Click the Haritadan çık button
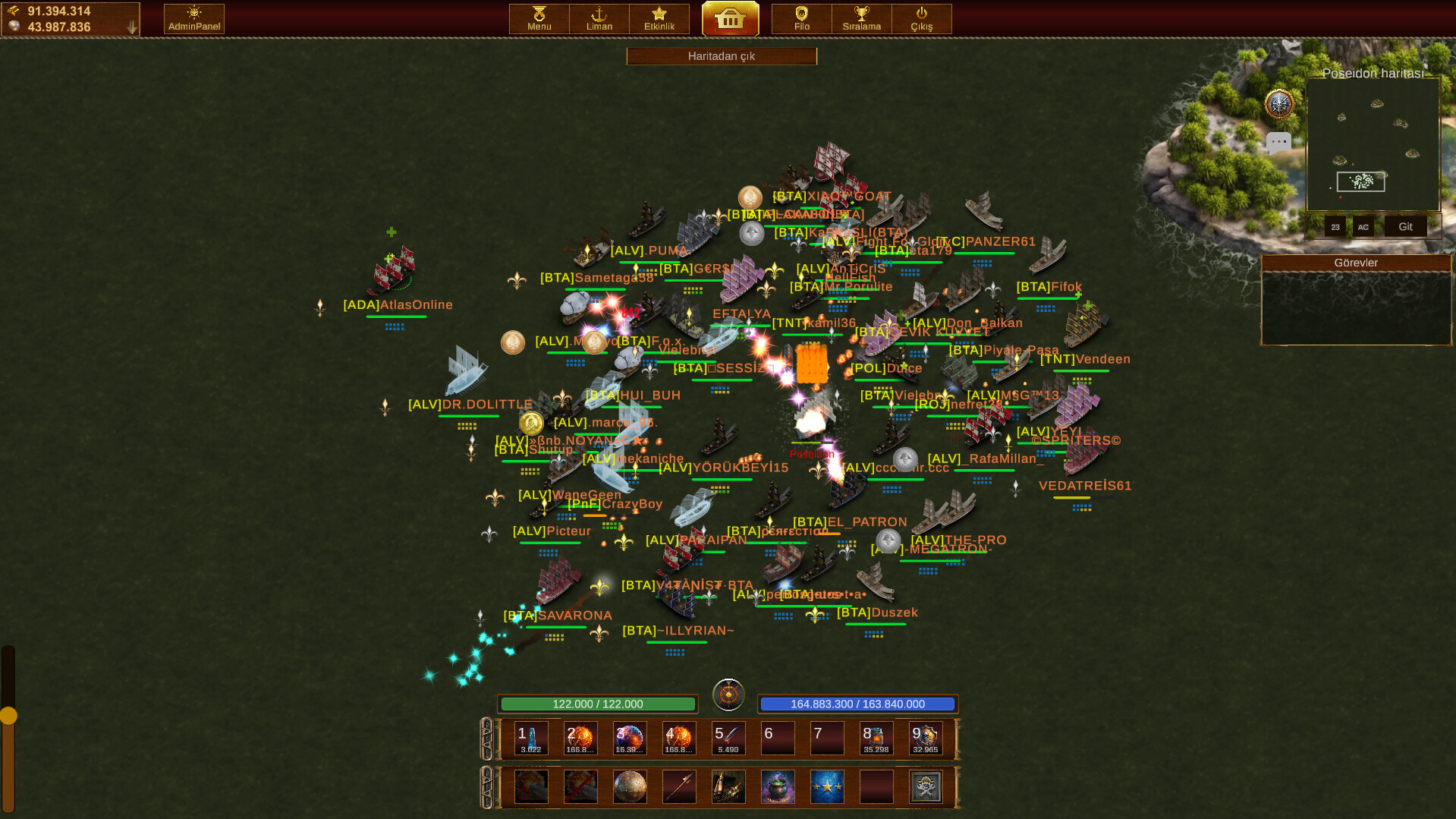The height and width of the screenshot is (819, 1456). 721,55
